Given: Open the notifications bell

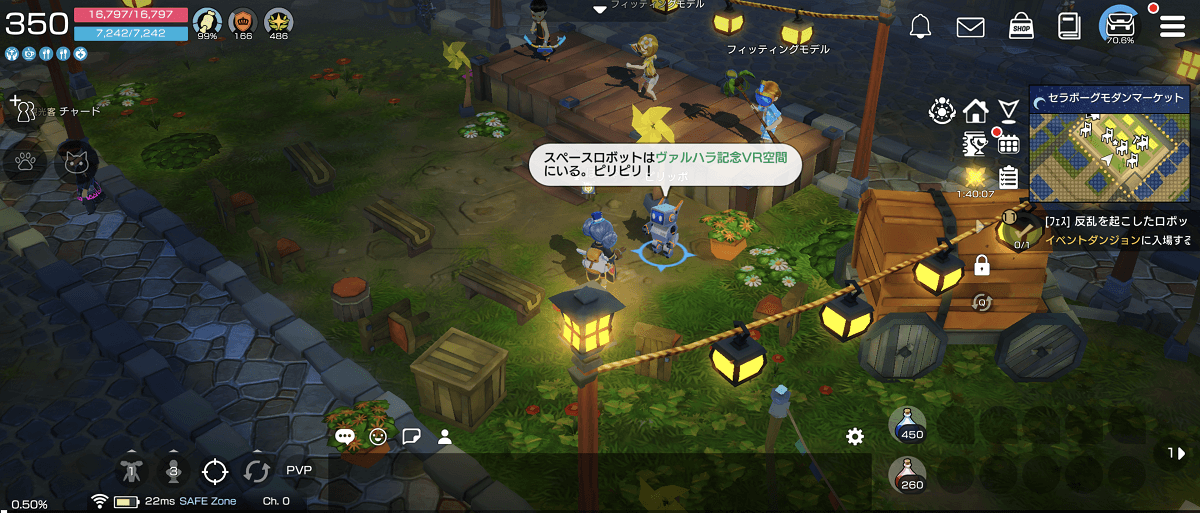Looking at the screenshot, I should [x=921, y=28].
